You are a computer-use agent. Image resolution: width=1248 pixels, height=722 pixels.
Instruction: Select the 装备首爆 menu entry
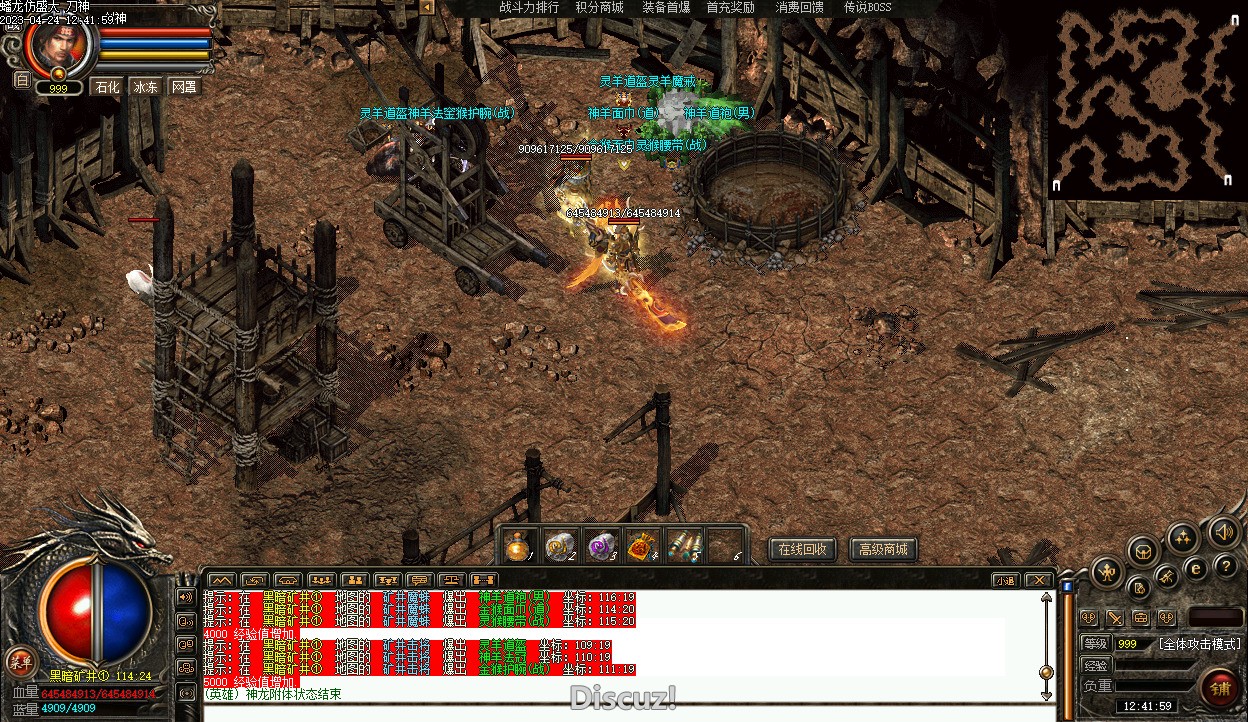pyautogui.click(x=666, y=7)
